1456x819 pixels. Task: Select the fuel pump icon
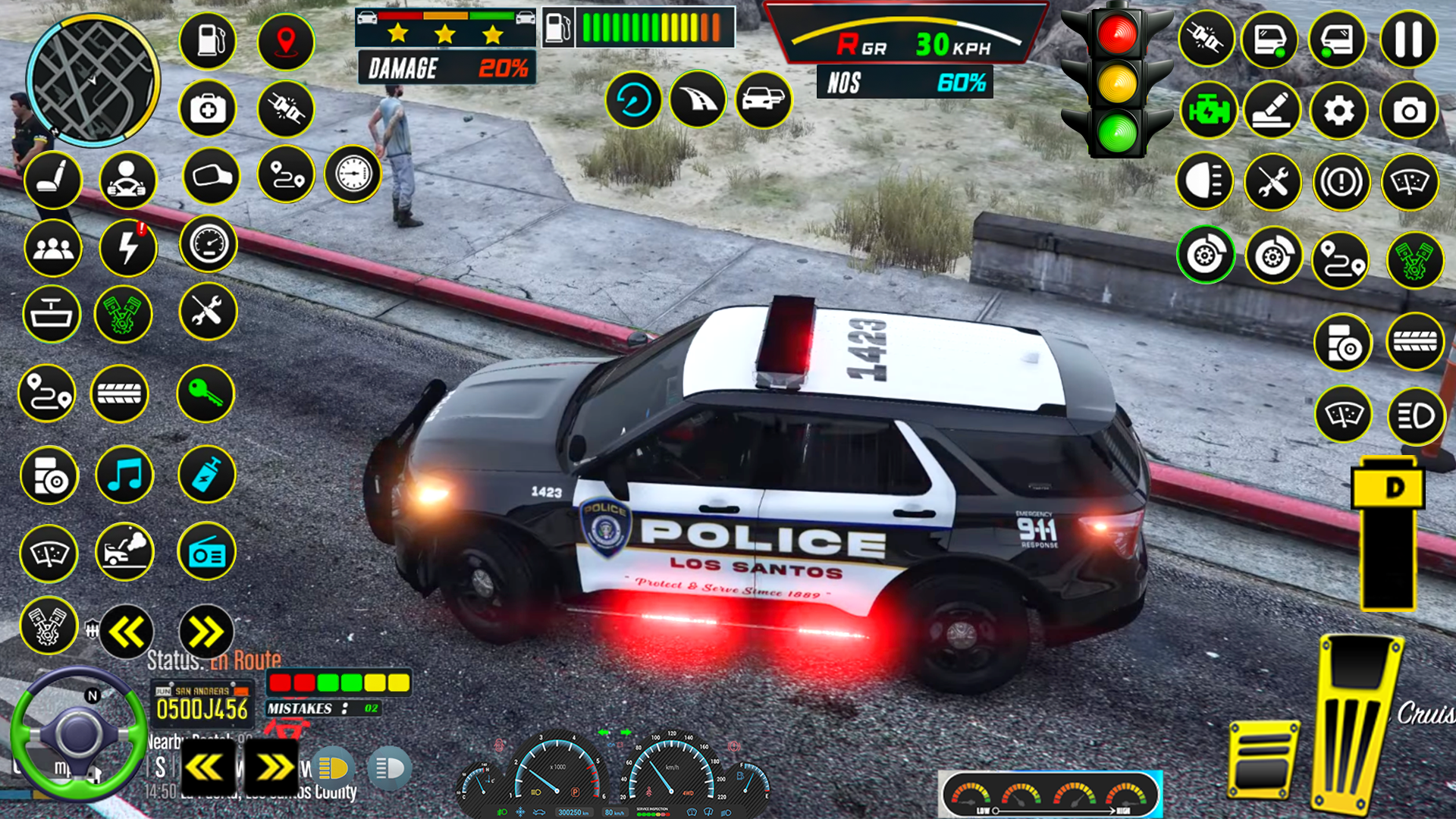[207, 42]
